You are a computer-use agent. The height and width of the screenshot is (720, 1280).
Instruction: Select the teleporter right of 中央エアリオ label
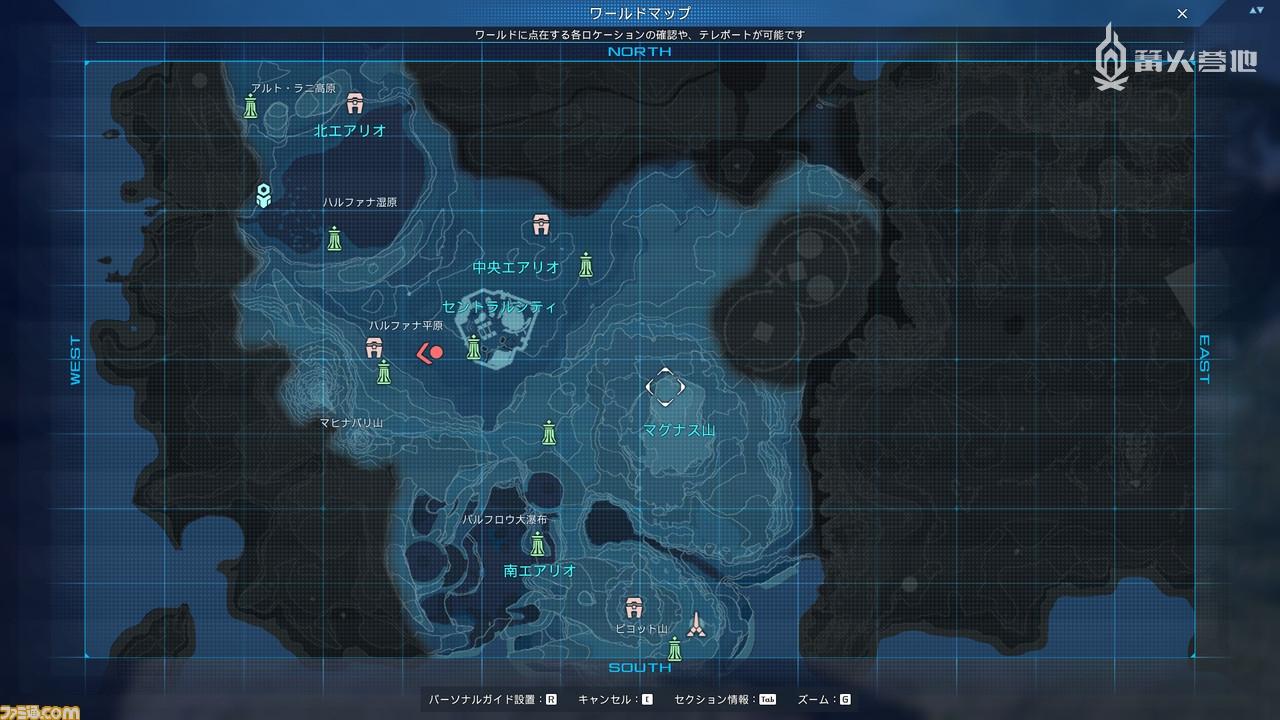pos(587,266)
